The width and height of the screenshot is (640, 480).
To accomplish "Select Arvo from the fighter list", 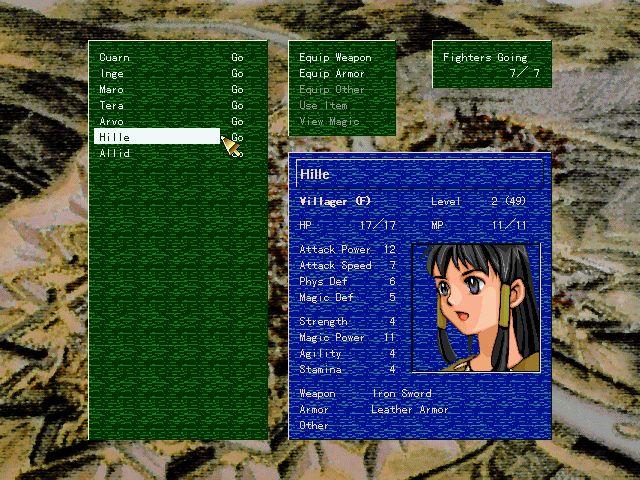I will [x=112, y=121].
